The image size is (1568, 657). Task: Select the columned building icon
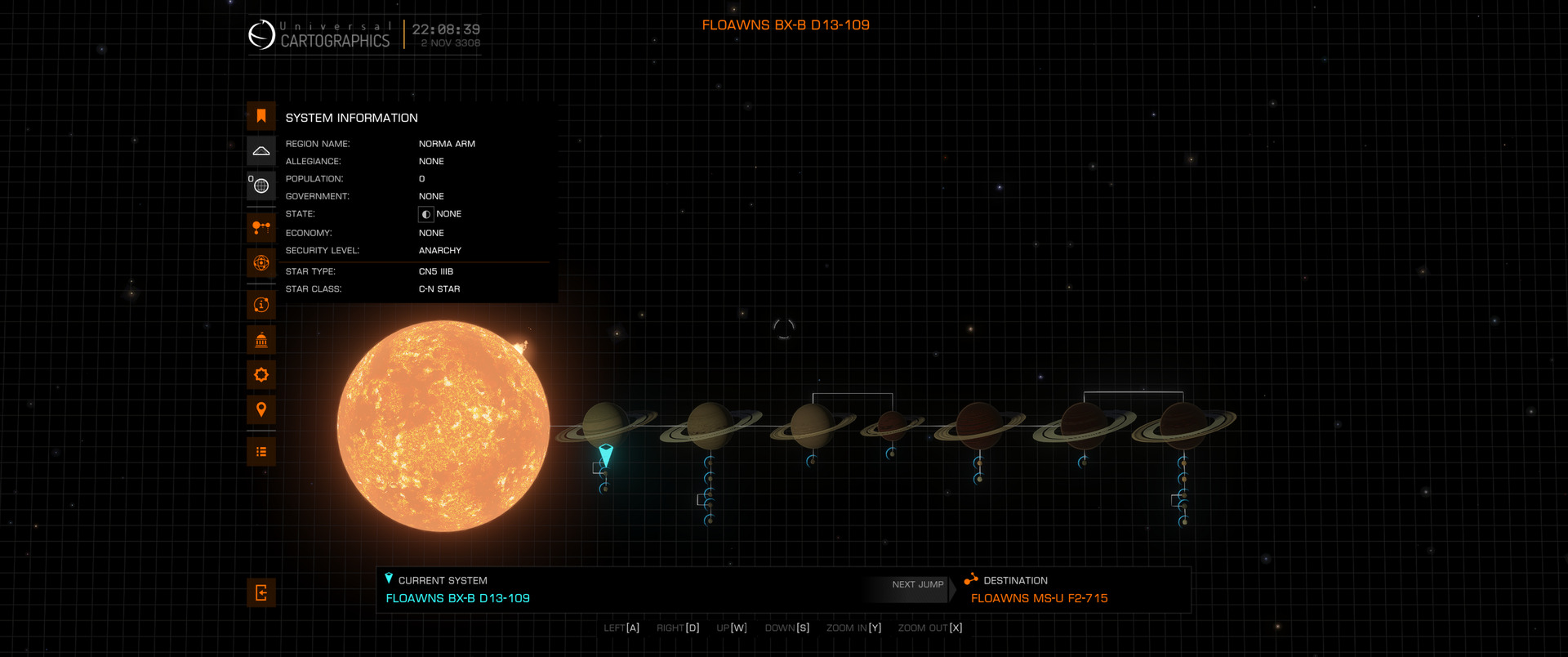[x=261, y=340]
